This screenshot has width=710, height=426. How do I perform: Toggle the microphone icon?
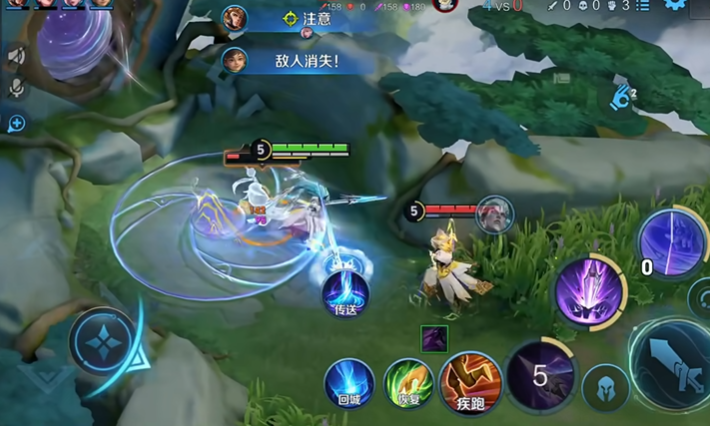click(16, 89)
